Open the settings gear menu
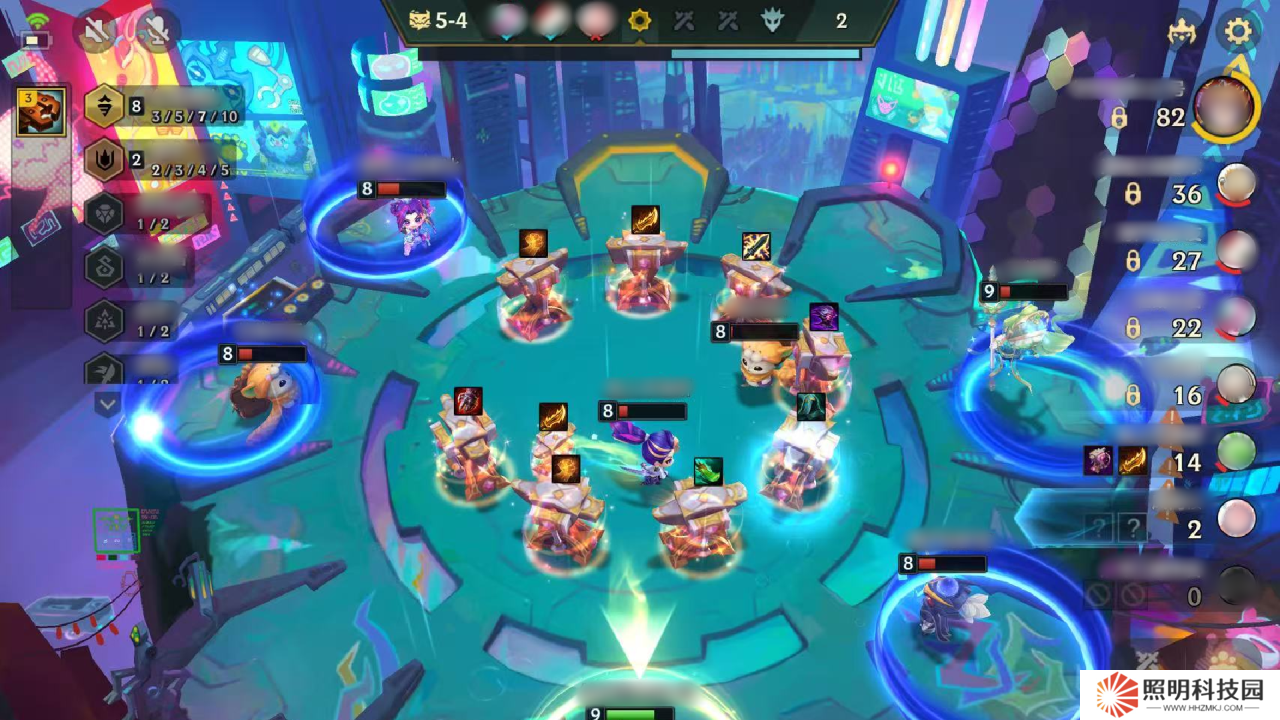The image size is (1280, 720). (1238, 31)
